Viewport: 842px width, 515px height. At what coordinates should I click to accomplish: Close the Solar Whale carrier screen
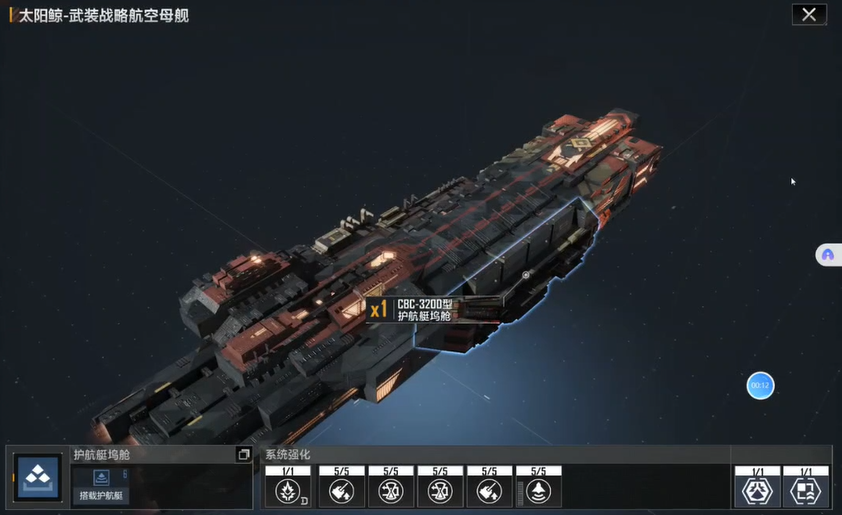click(x=808, y=14)
